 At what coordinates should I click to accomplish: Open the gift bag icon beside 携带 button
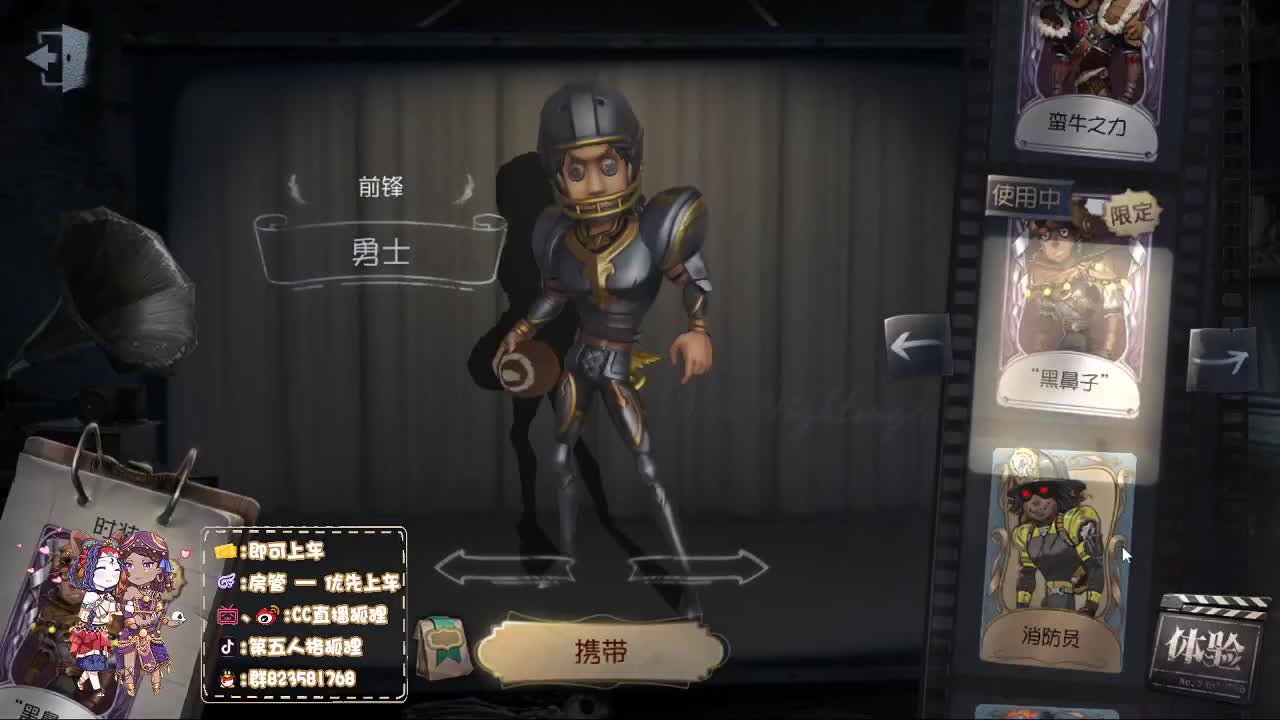click(442, 645)
